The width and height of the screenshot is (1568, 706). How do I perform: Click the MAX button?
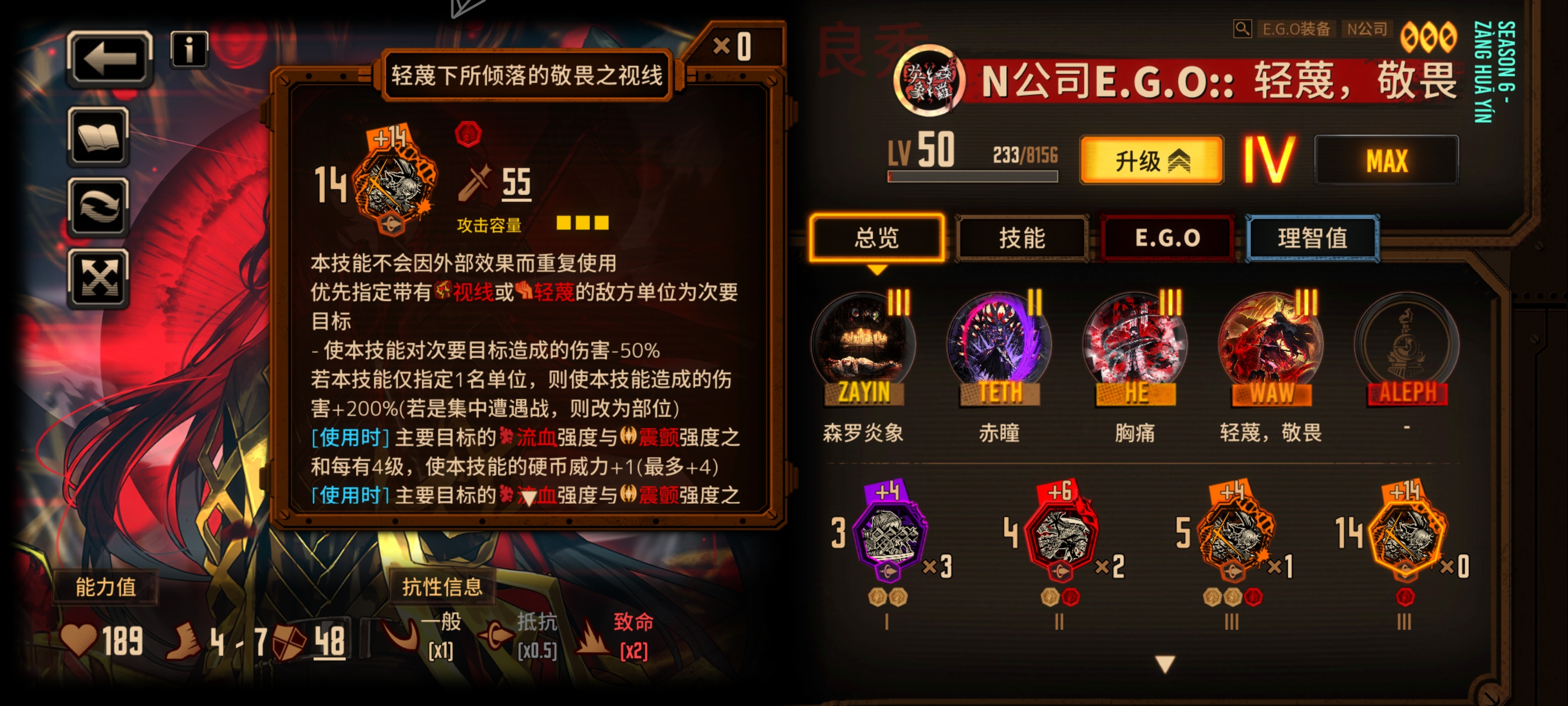coord(1390,160)
